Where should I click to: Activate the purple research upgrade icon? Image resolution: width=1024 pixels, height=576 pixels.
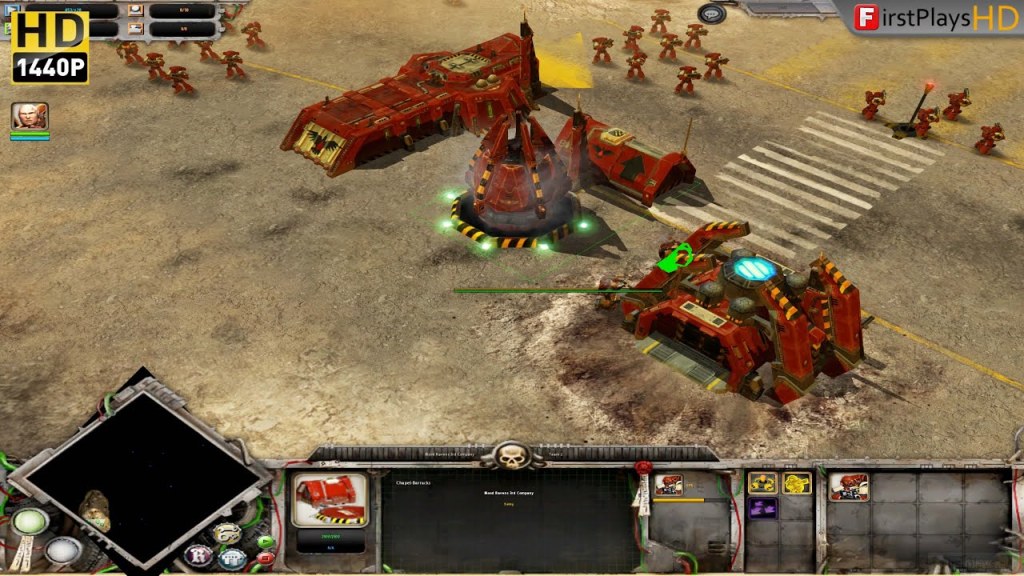coord(762,508)
